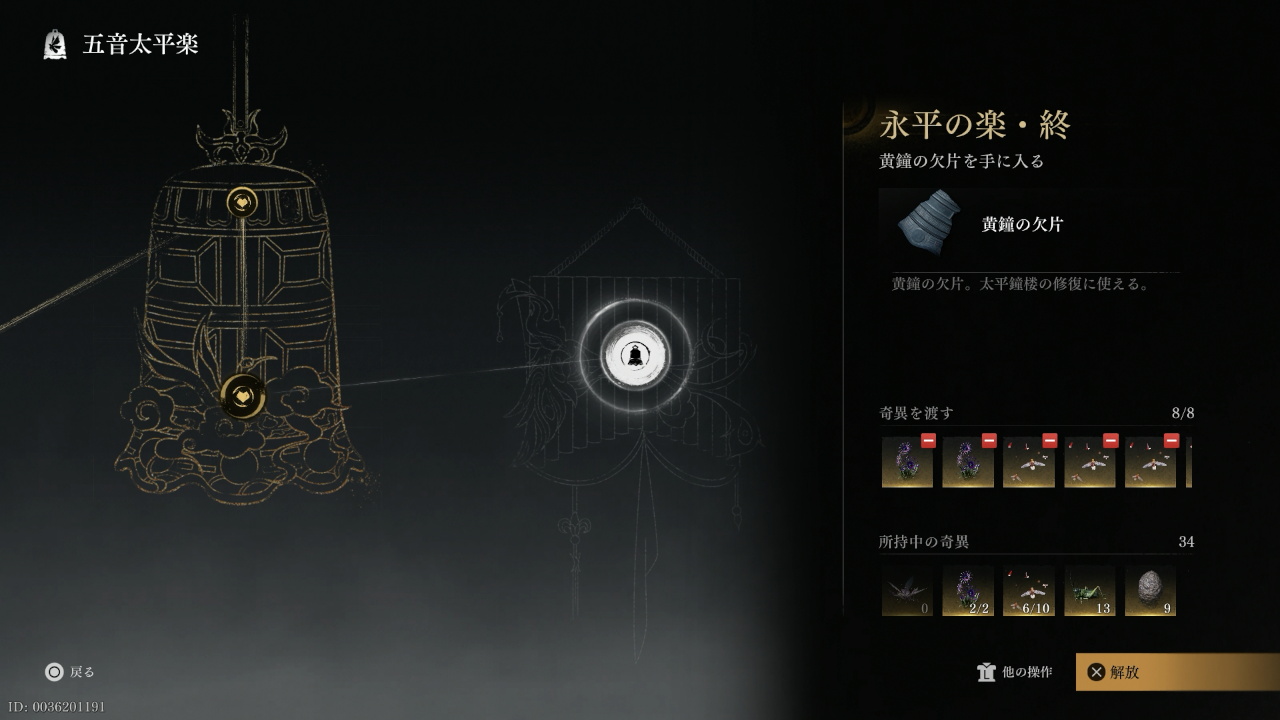Open the 他の操作 options
This screenshot has height=720, width=1280.
[1015, 672]
